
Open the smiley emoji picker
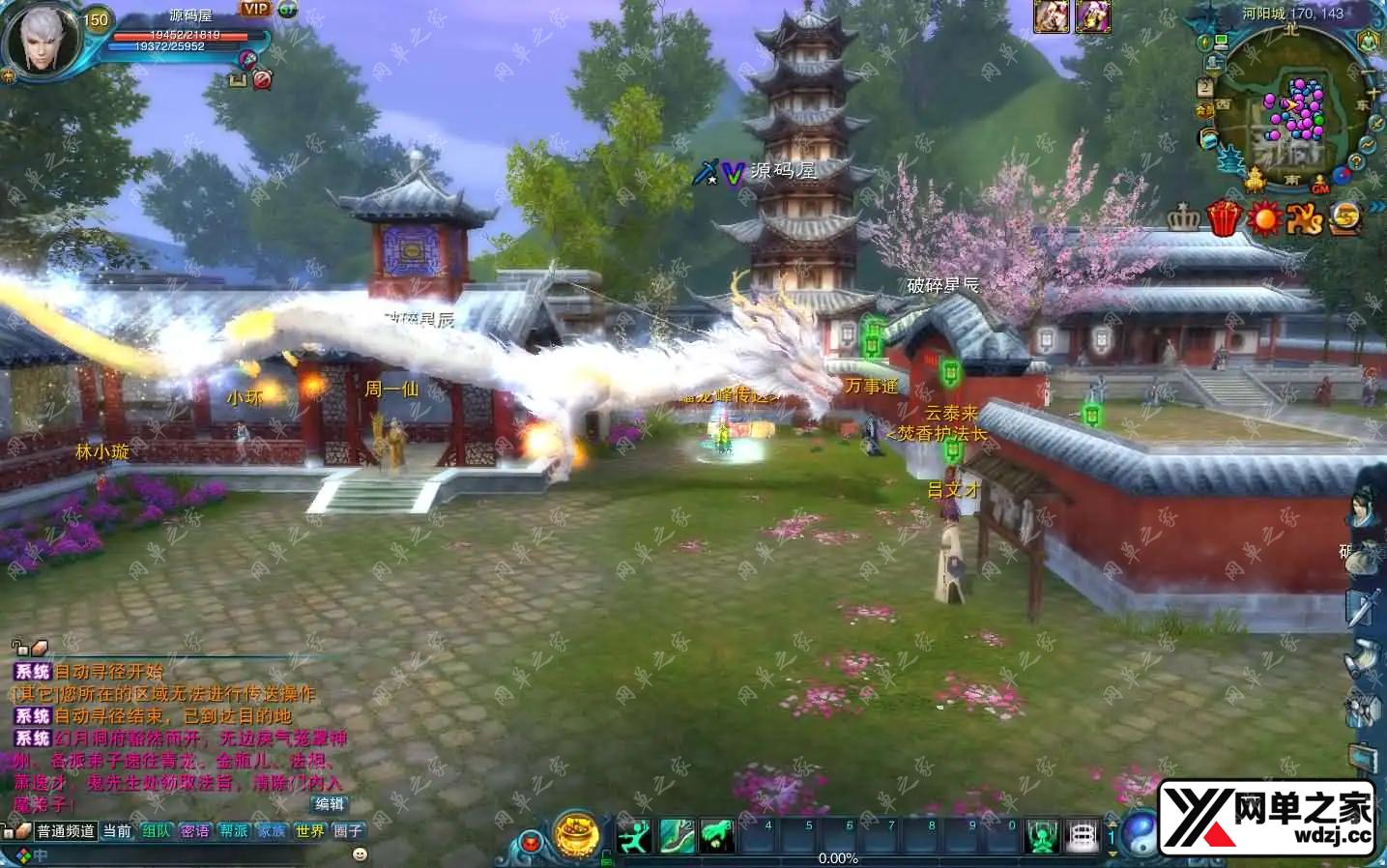(x=360, y=854)
